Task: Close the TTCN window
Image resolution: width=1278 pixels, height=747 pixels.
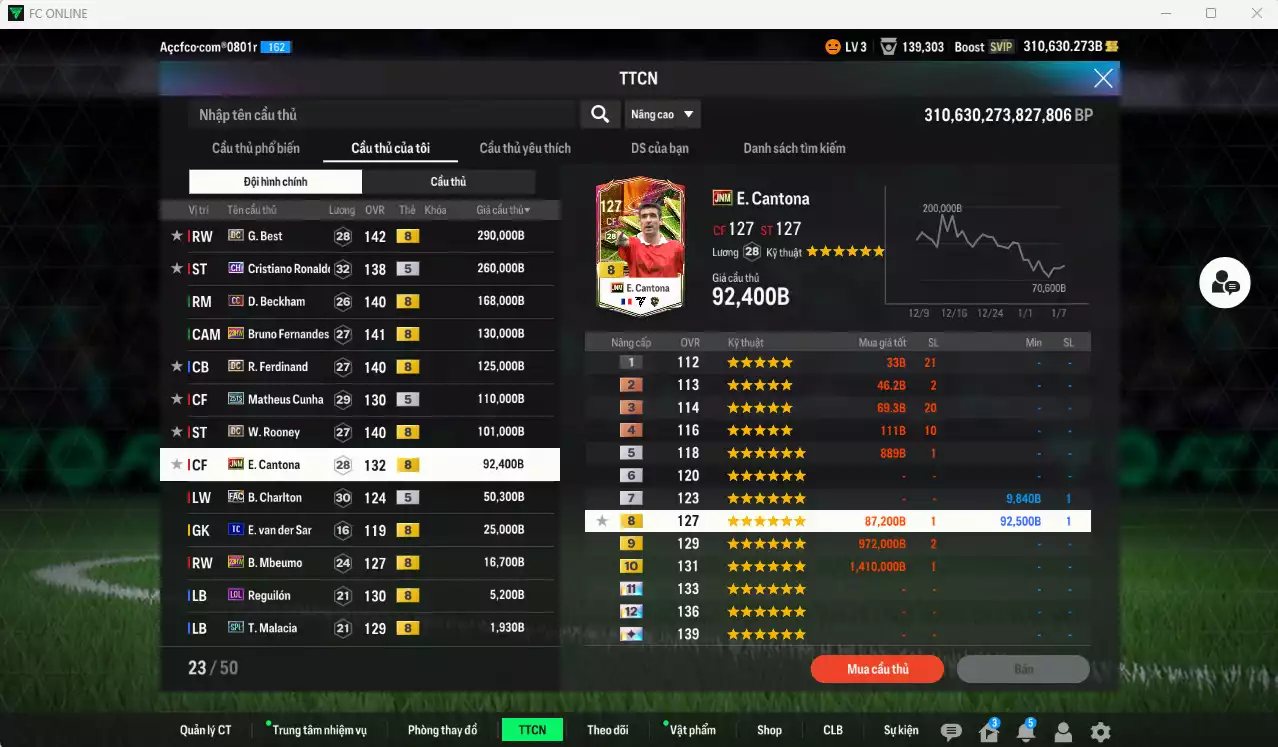Action: click(x=1103, y=78)
